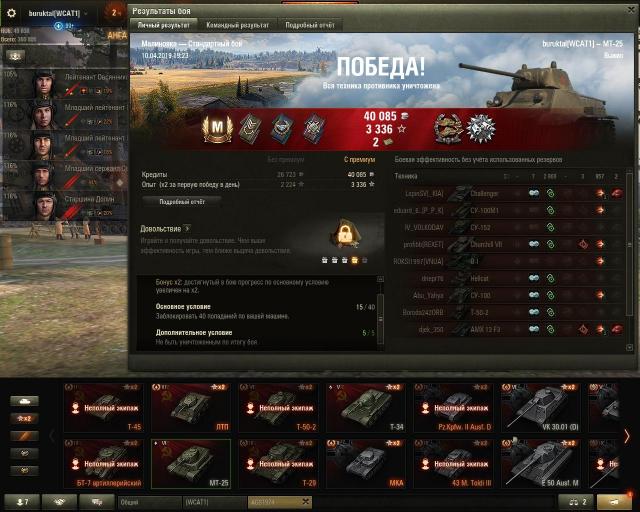Show next tanks with the carousel right arrow
This screenshot has width=640, height=512.
click(627, 436)
